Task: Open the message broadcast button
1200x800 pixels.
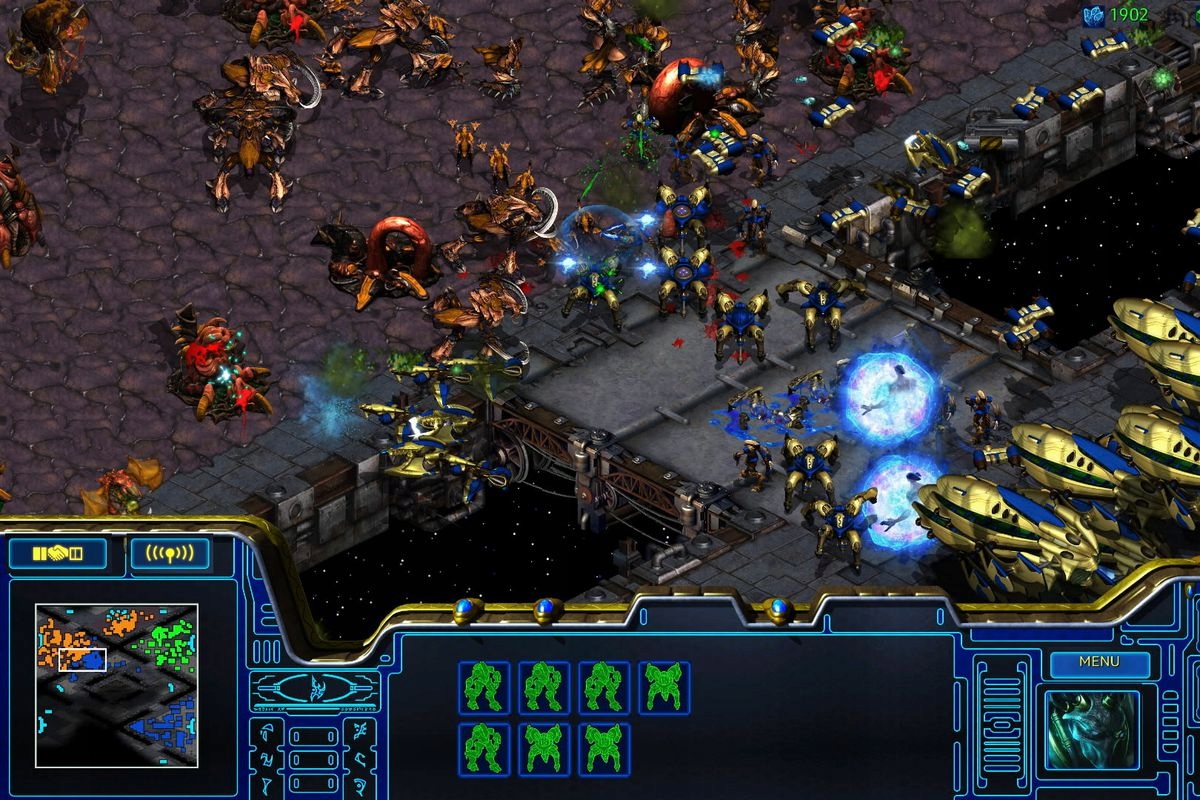Action: [x=169, y=553]
